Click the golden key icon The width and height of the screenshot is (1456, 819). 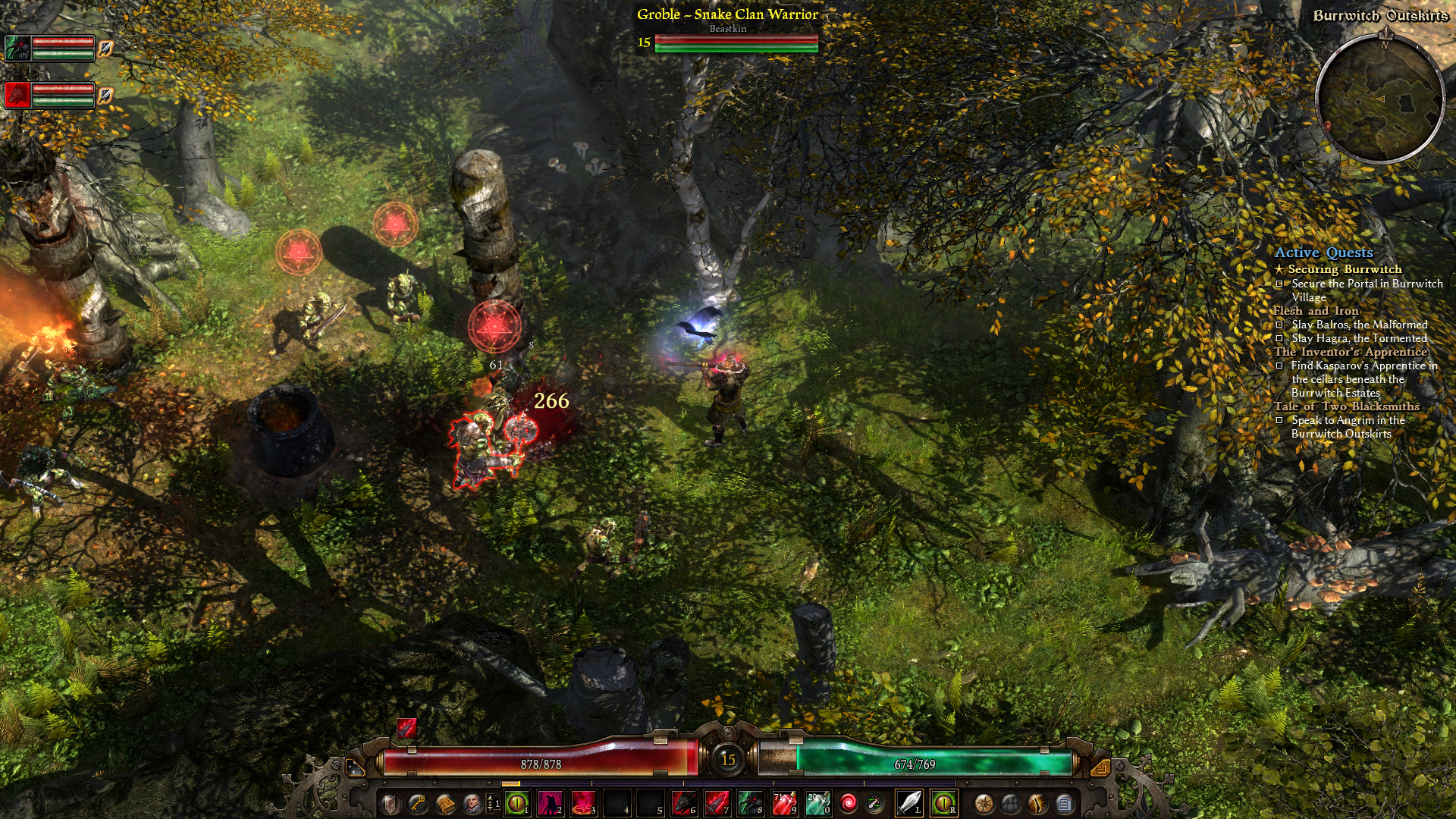(x=417, y=803)
